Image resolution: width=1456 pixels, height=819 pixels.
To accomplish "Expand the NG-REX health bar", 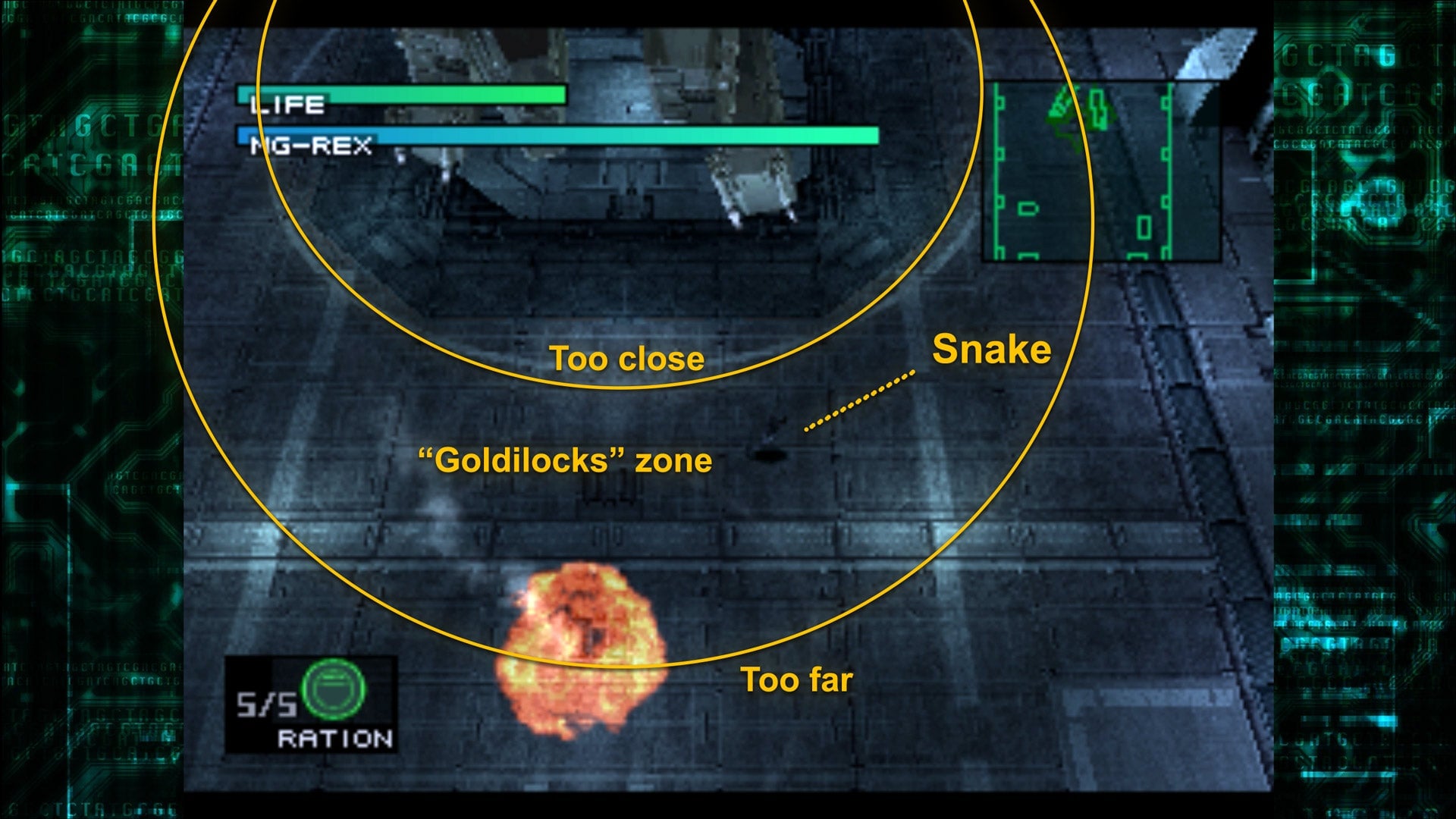I will coord(557,136).
